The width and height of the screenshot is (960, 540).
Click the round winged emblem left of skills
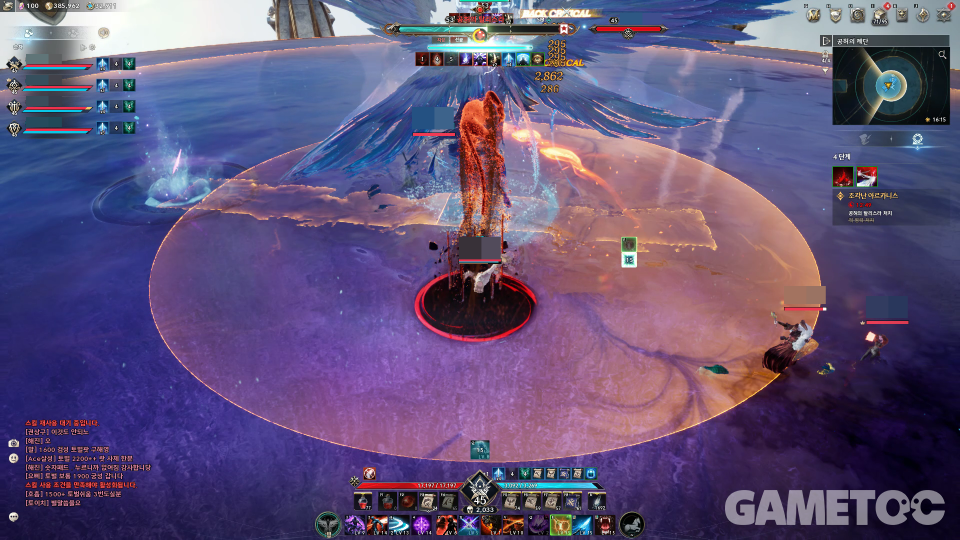click(328, 523)
